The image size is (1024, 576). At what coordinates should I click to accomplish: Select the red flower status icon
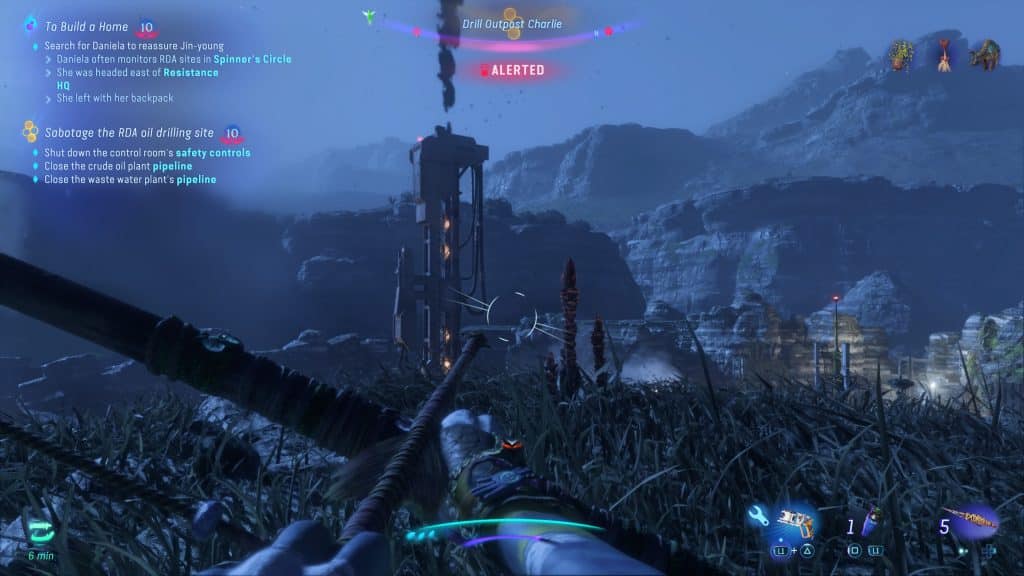(944, 53)
